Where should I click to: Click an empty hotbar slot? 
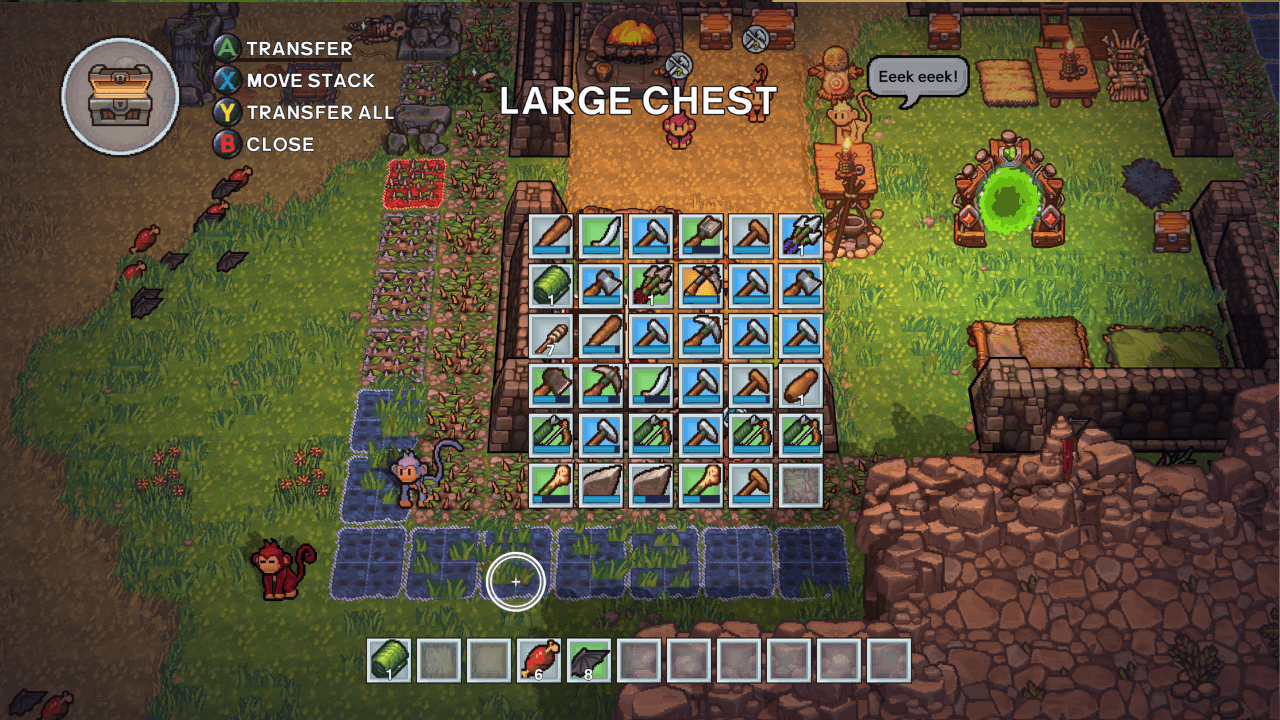pos(689,660)
